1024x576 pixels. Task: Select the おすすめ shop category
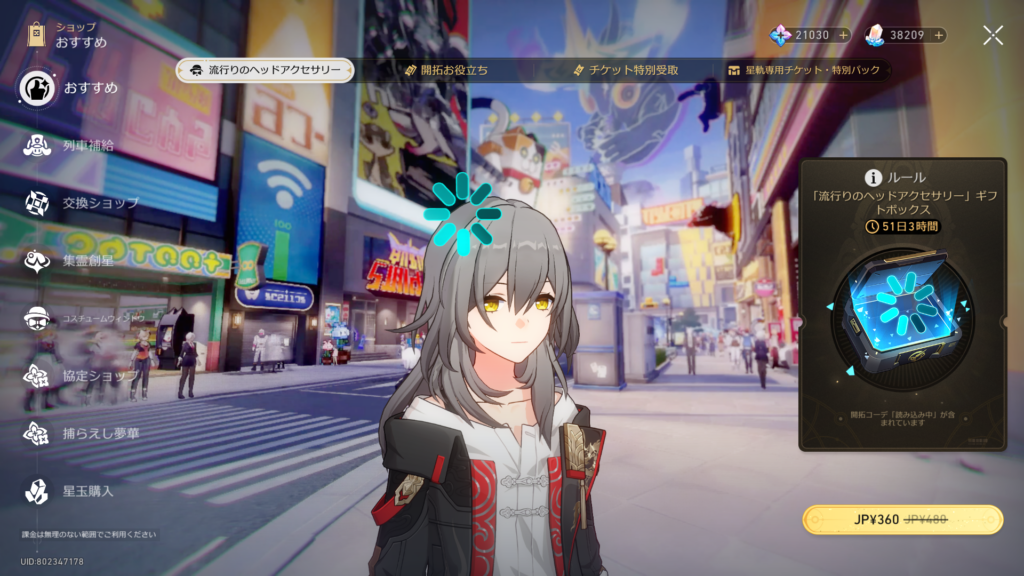coord(68,88)
